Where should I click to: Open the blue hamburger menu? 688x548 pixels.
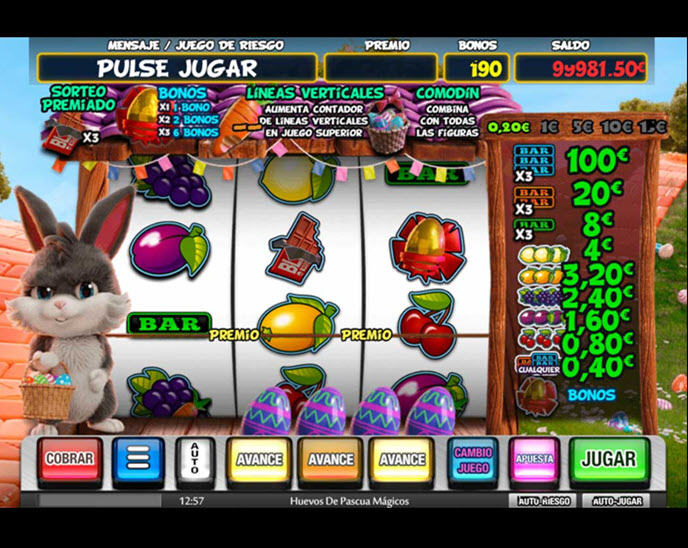[137, 460]
